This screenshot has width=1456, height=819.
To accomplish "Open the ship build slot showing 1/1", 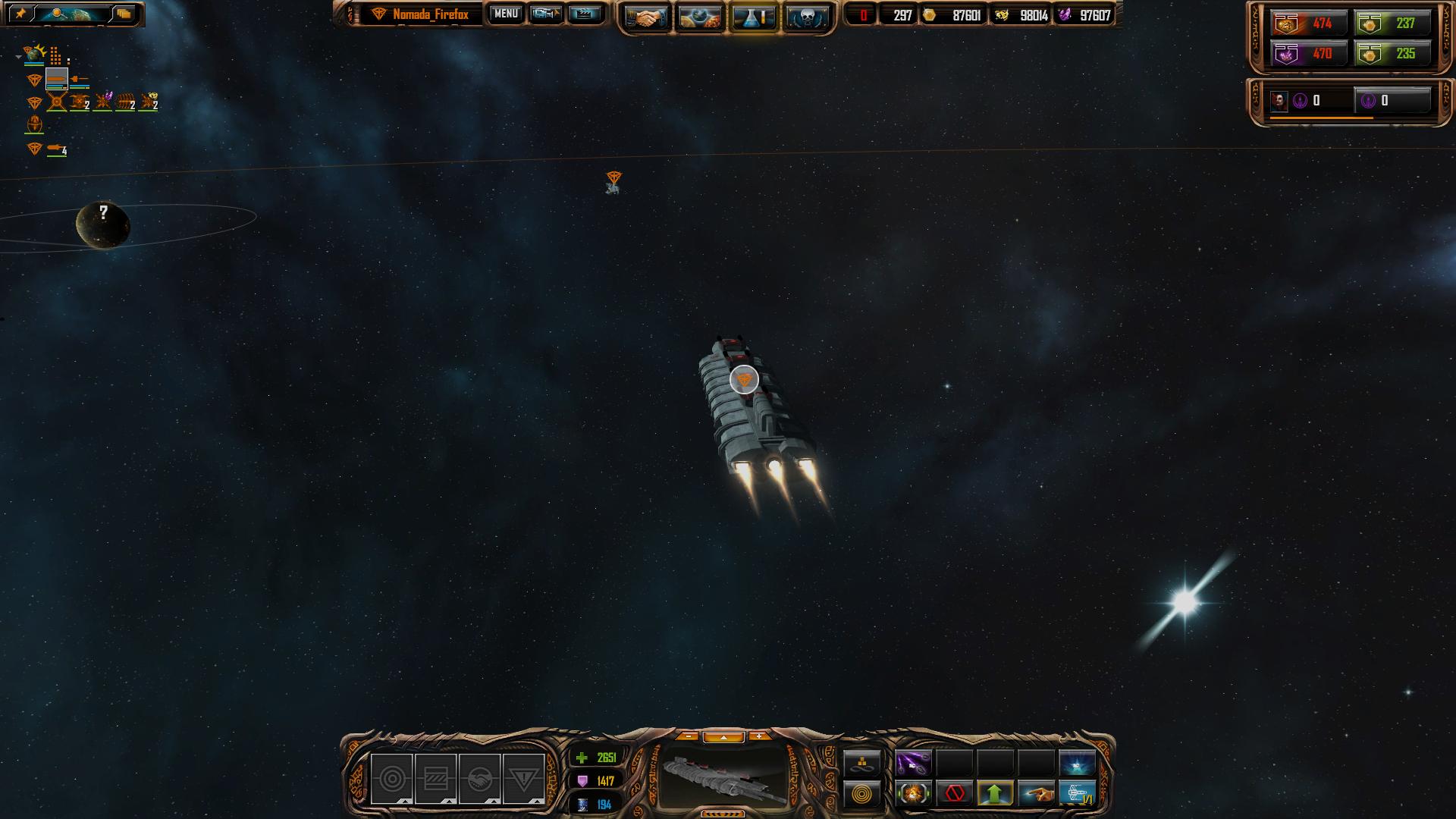I will tap(1077, 794).
